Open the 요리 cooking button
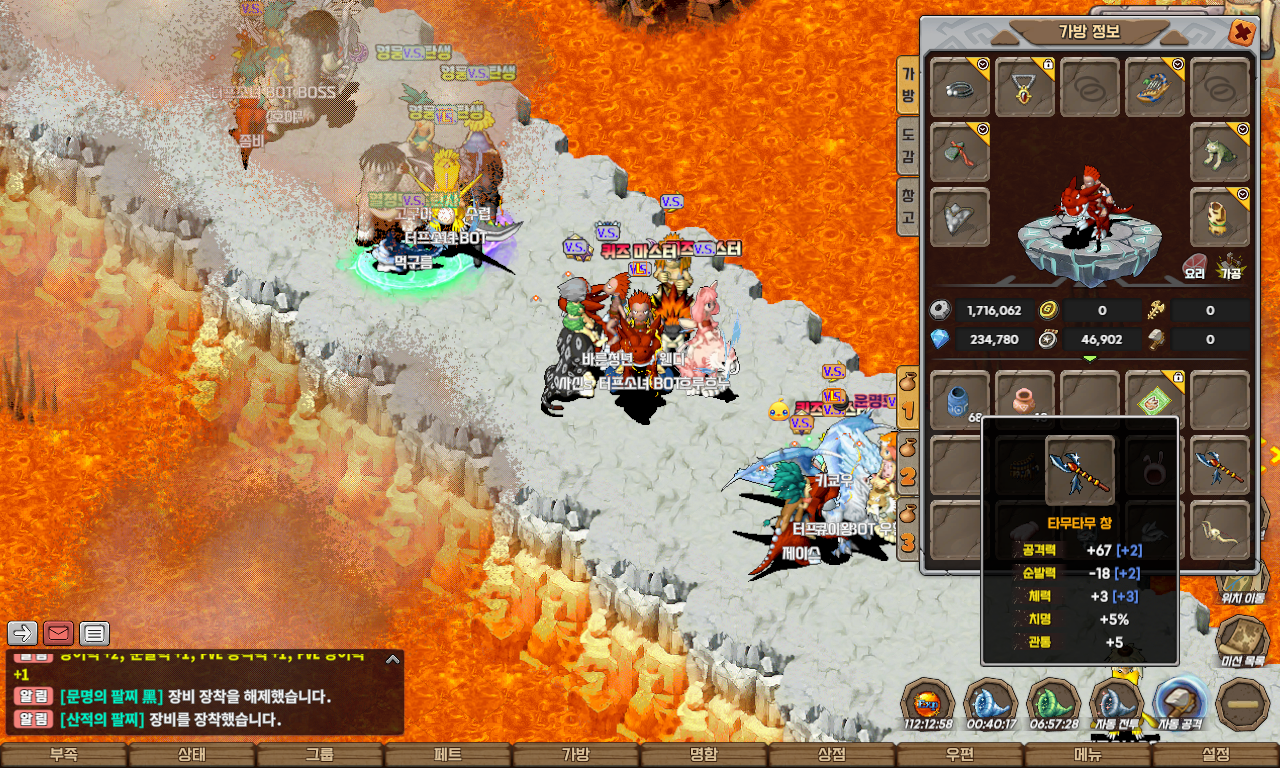This screenshot has height=768, width=1280. pyautogui.click(x=1195, y=267)
